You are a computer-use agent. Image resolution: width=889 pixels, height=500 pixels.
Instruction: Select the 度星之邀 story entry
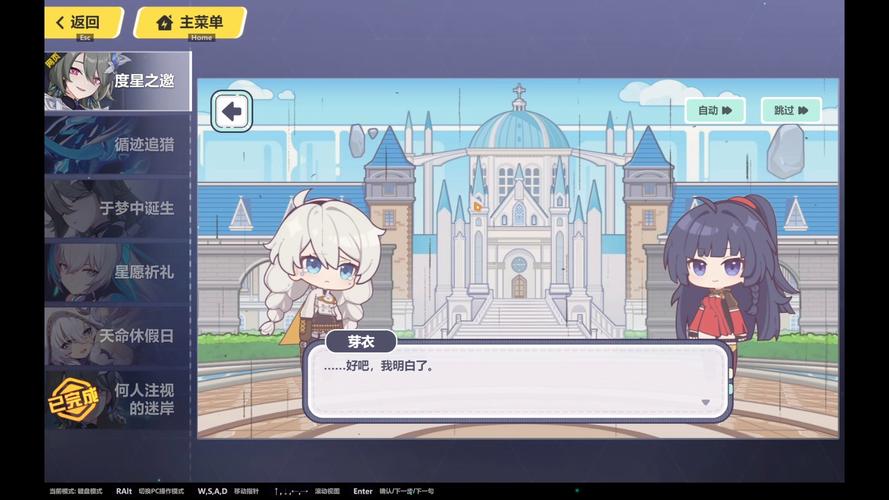tap(117, 80)
